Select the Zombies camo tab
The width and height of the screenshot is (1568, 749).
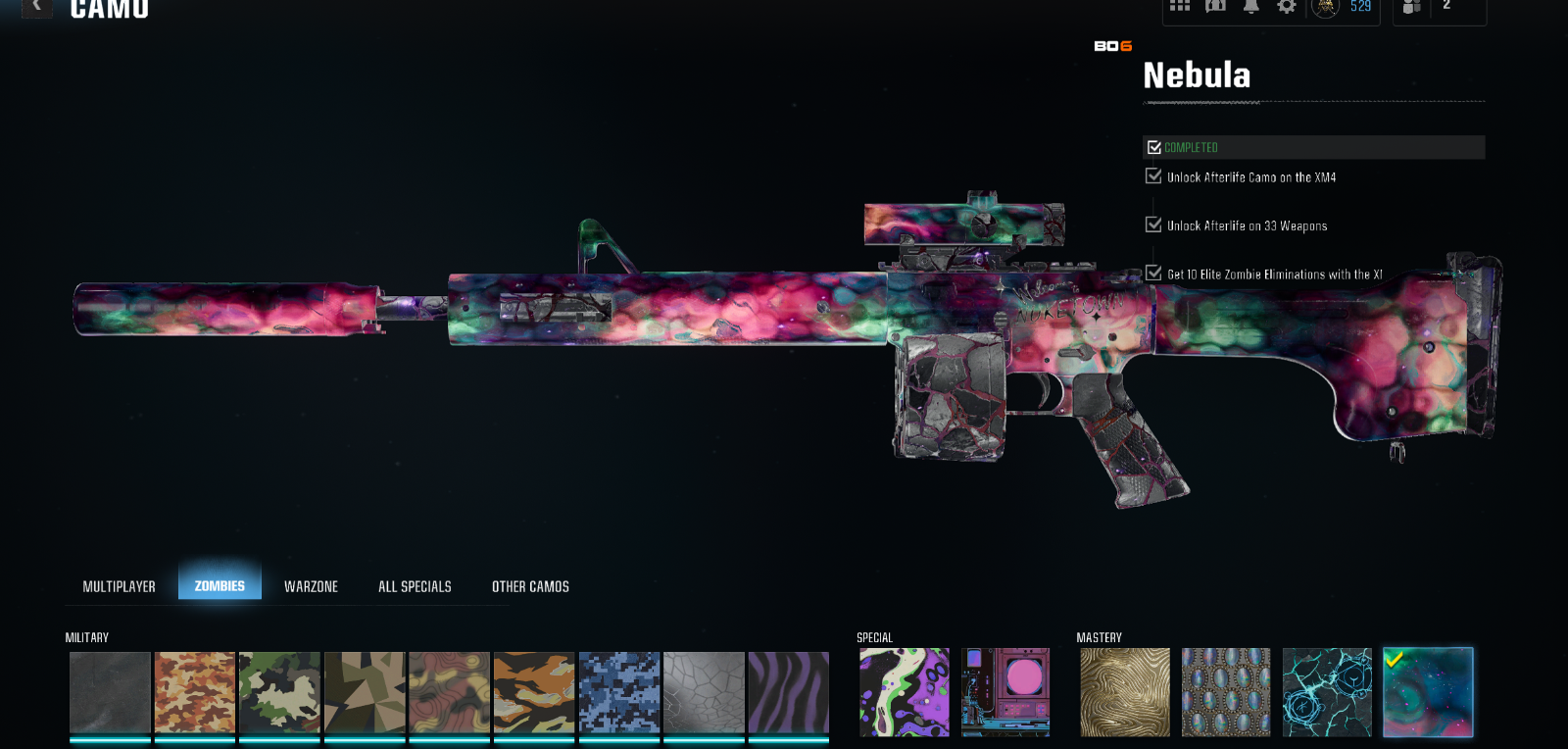[220, 586]
